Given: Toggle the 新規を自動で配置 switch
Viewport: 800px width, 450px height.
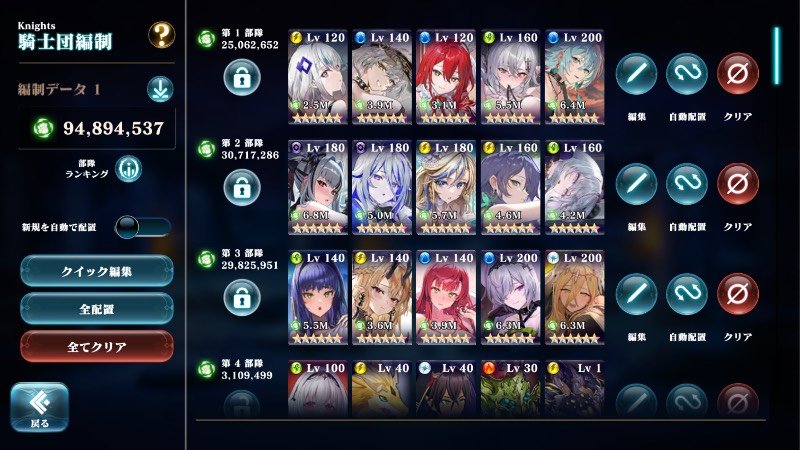Looking at the screenshot, I should coord(142,227).
